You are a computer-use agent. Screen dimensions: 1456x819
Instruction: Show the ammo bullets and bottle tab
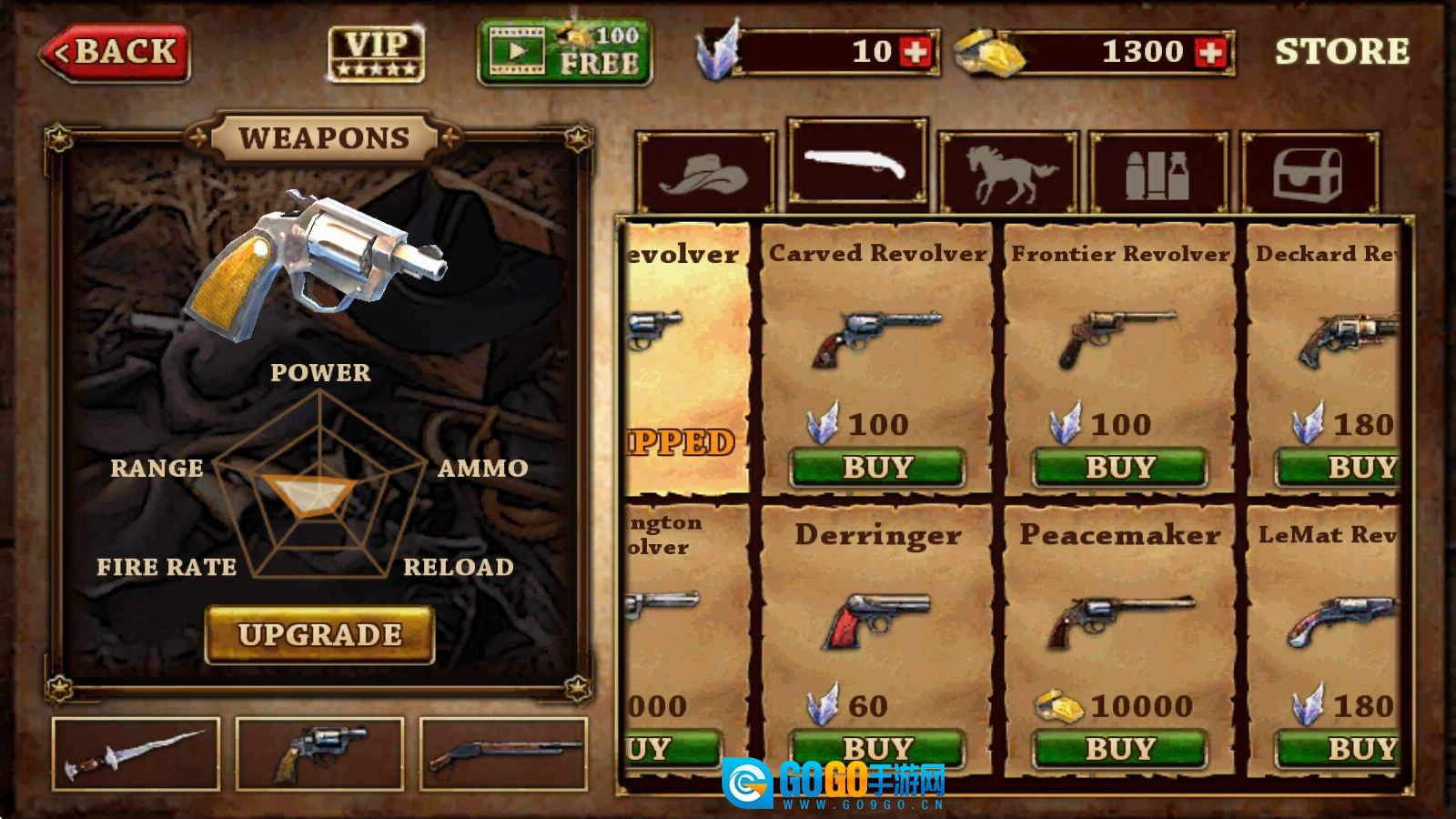1158,173
